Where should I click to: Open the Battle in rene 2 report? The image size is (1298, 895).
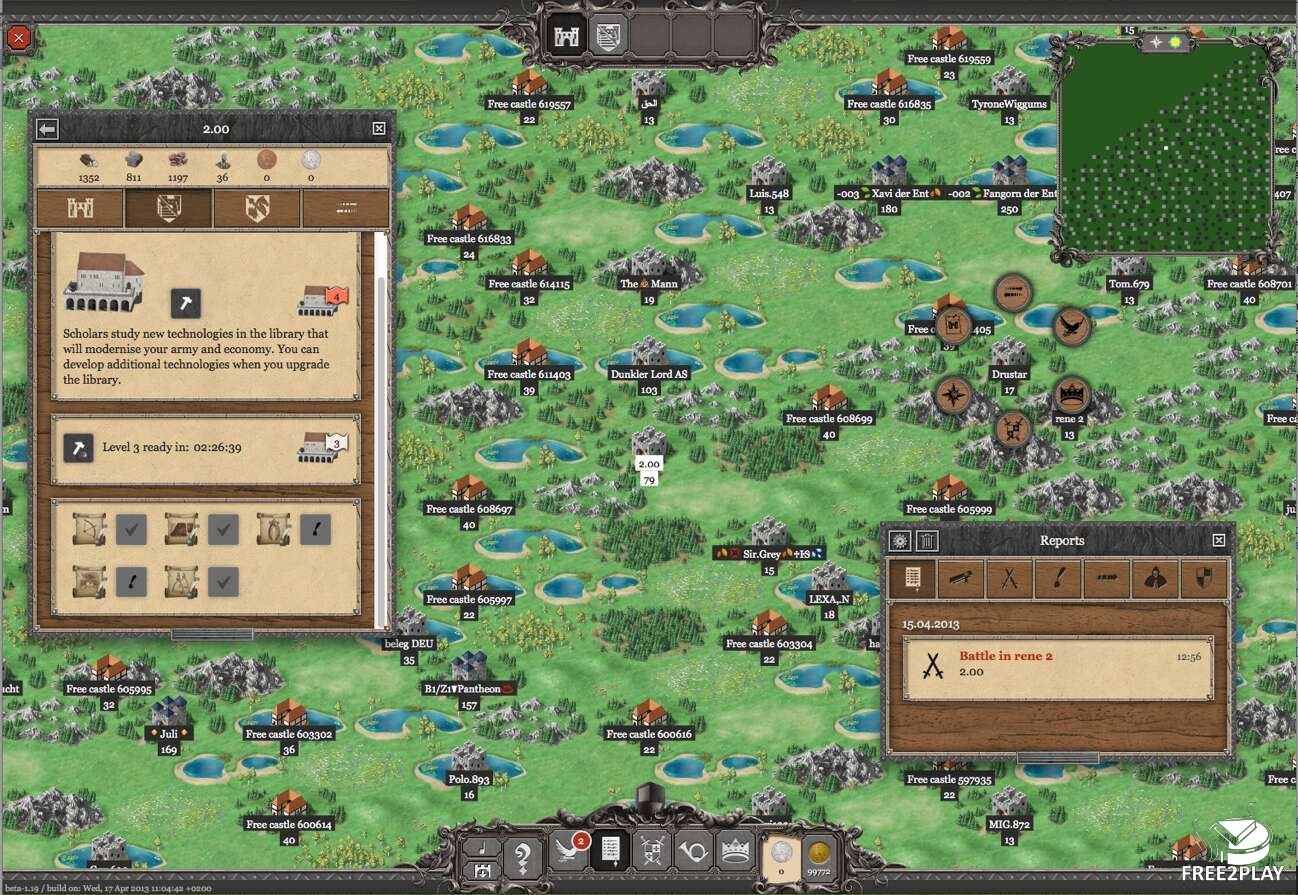coord(1057,665)
